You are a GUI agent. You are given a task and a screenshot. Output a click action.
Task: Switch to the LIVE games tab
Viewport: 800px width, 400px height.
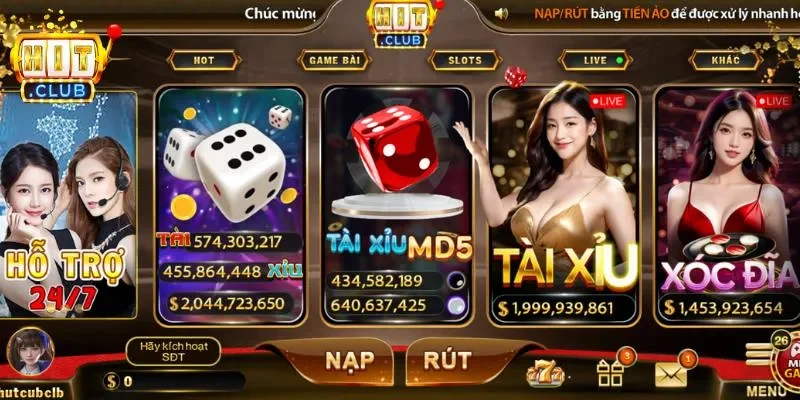pos(596,60)
